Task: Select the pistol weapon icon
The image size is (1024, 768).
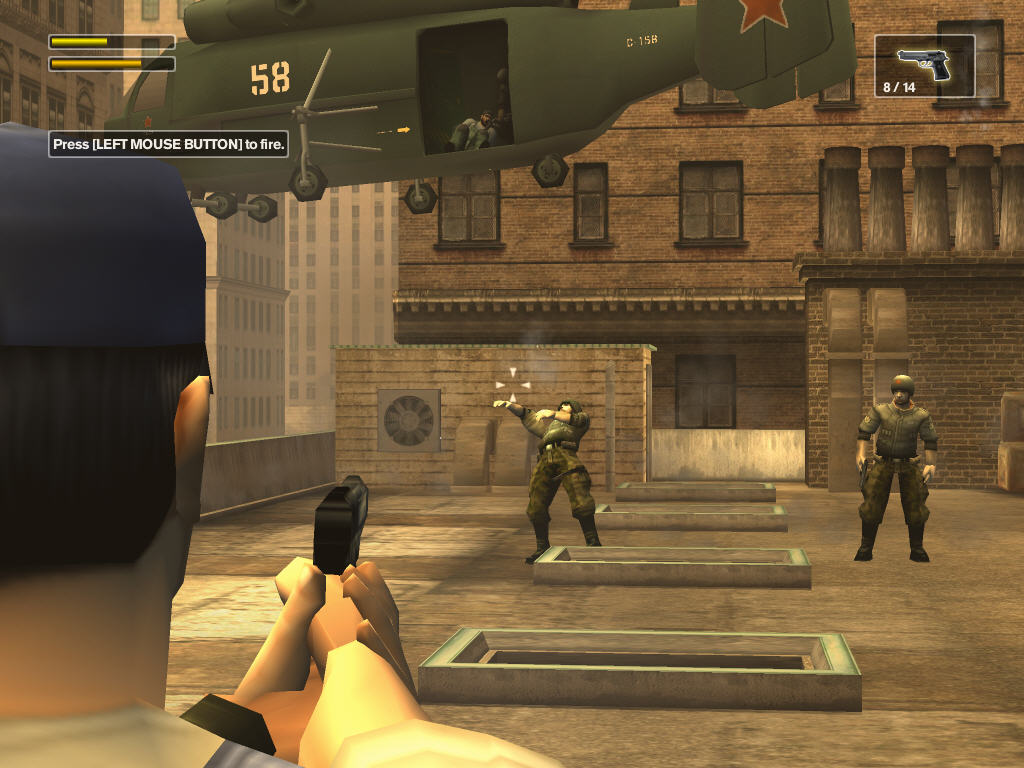Action: coord(924,63)
